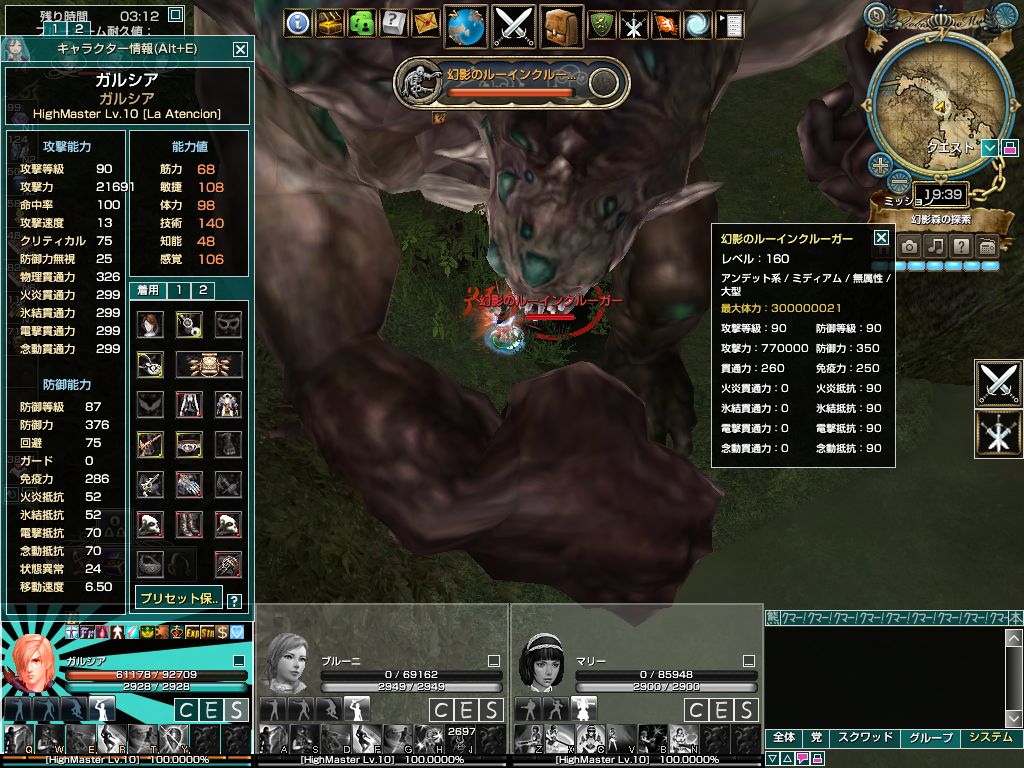The image size is (1024, 768).
Task: Switch chat to the システム tab
Action: 990,737
